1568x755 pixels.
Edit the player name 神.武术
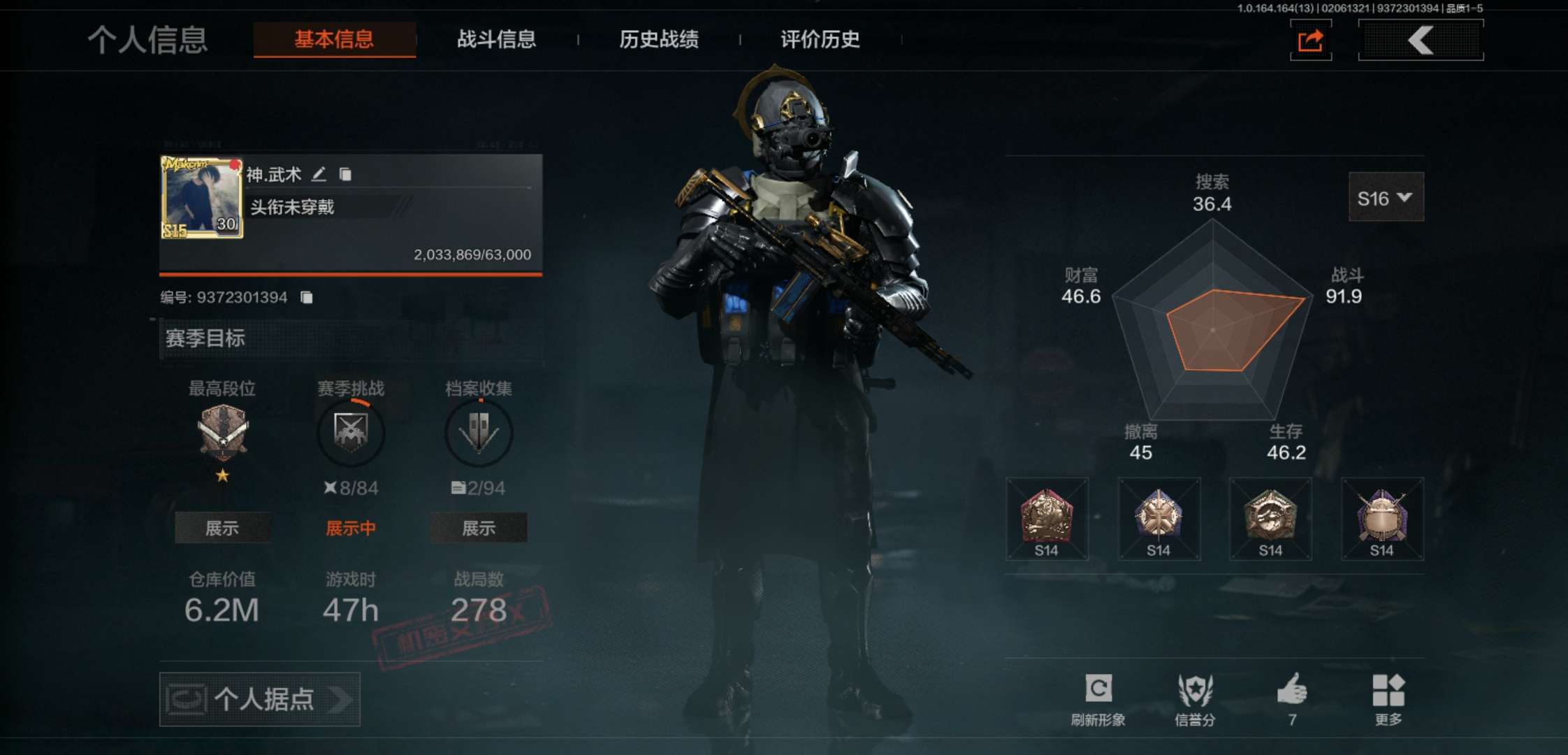pyautogui.click(x=319, y=174)
